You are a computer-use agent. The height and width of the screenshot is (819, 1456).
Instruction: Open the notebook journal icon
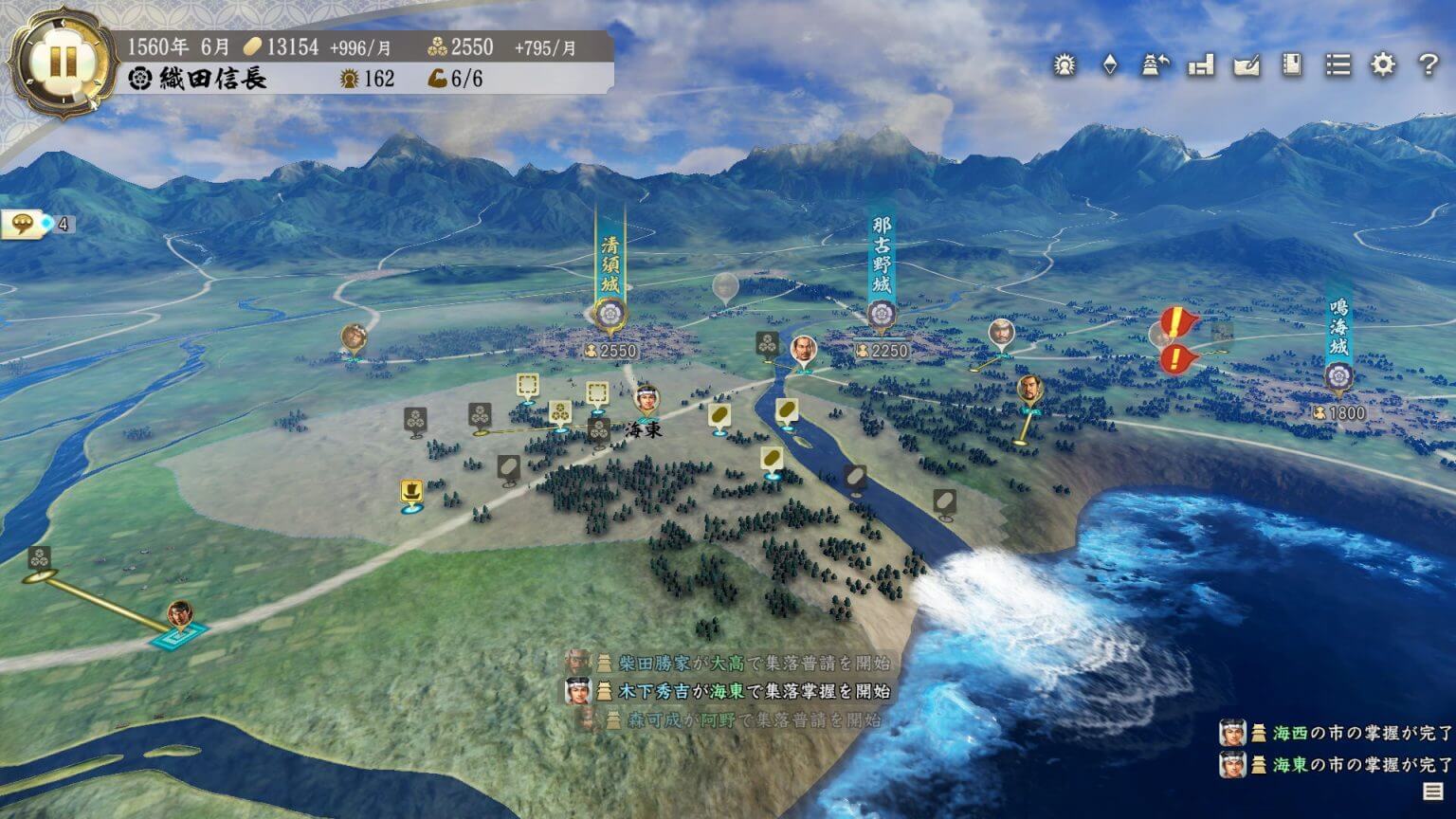pos(1292,65)
